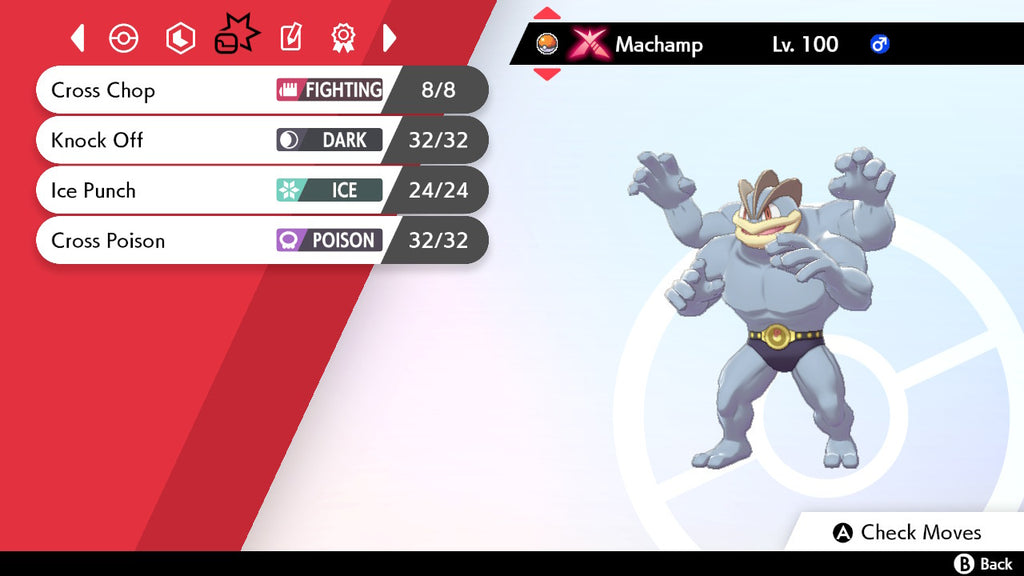This screenshot has height=576, width=1024.
Task: Switch to previous Pokémon with up arrow
Action: click(547, 14)
